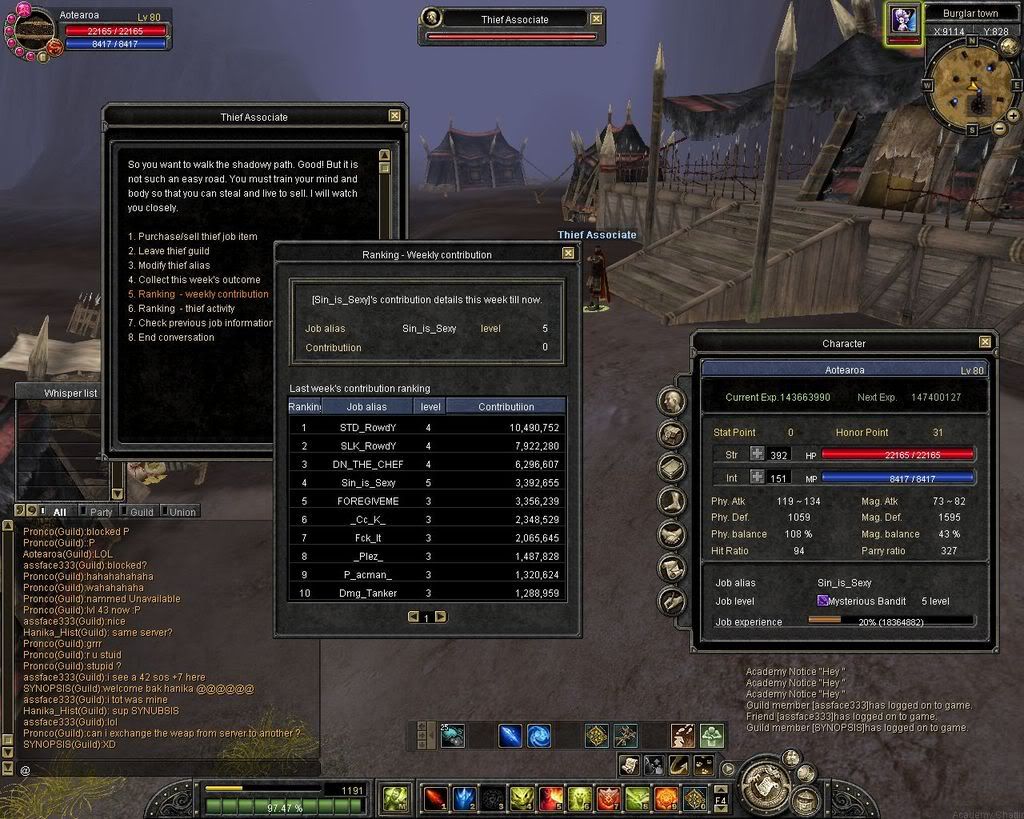The image size is (1024, 819).
Task: Close the Character window
Action: (985, 342)
